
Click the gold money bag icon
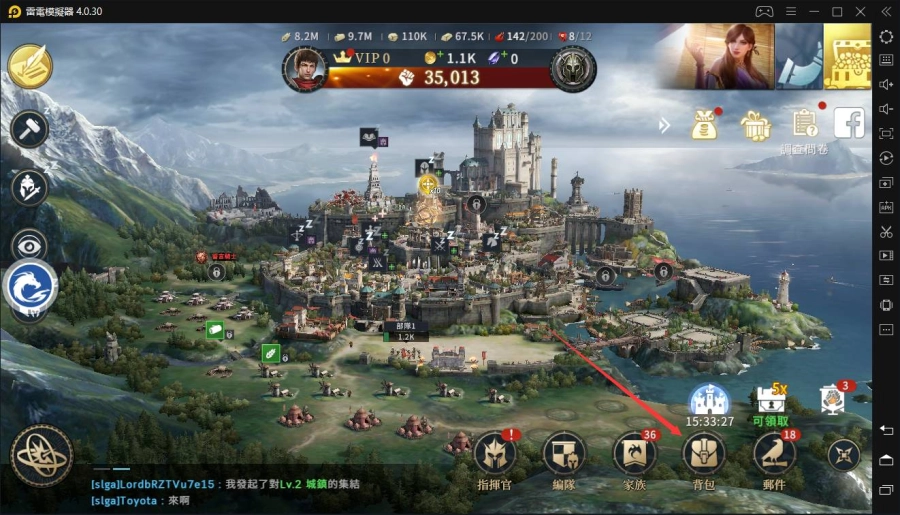(705, 125)
